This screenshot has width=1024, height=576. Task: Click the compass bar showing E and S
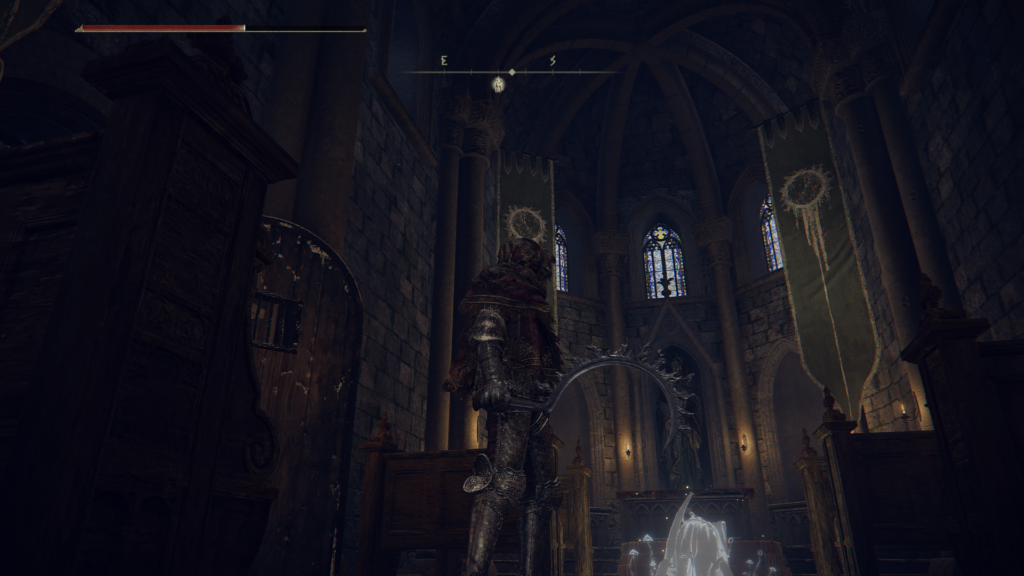pos(511,70)
